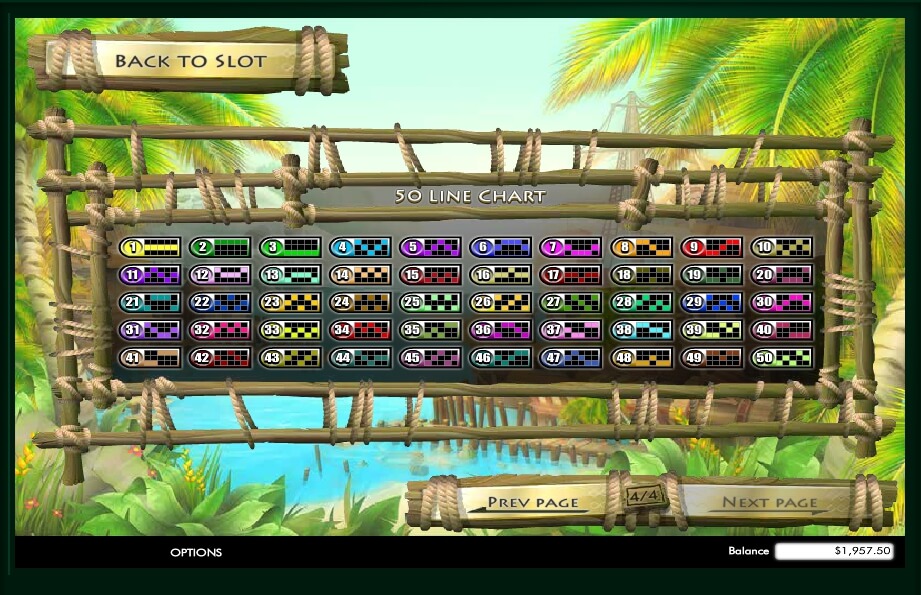This screenshot has width=921, height=595.
Task: Select payline 10 in the line chart
Action: [781, 247]
